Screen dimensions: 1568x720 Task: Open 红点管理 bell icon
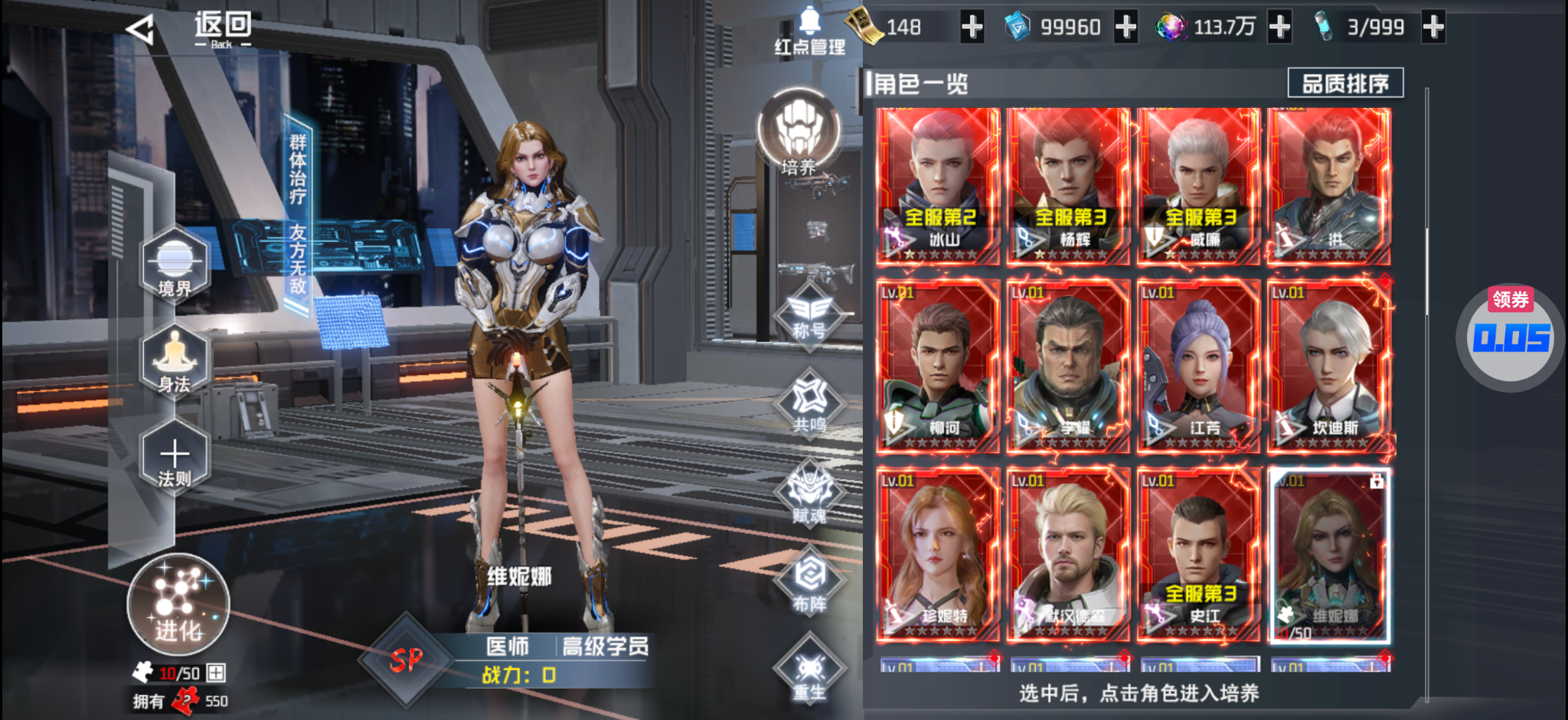coord(809,32)
